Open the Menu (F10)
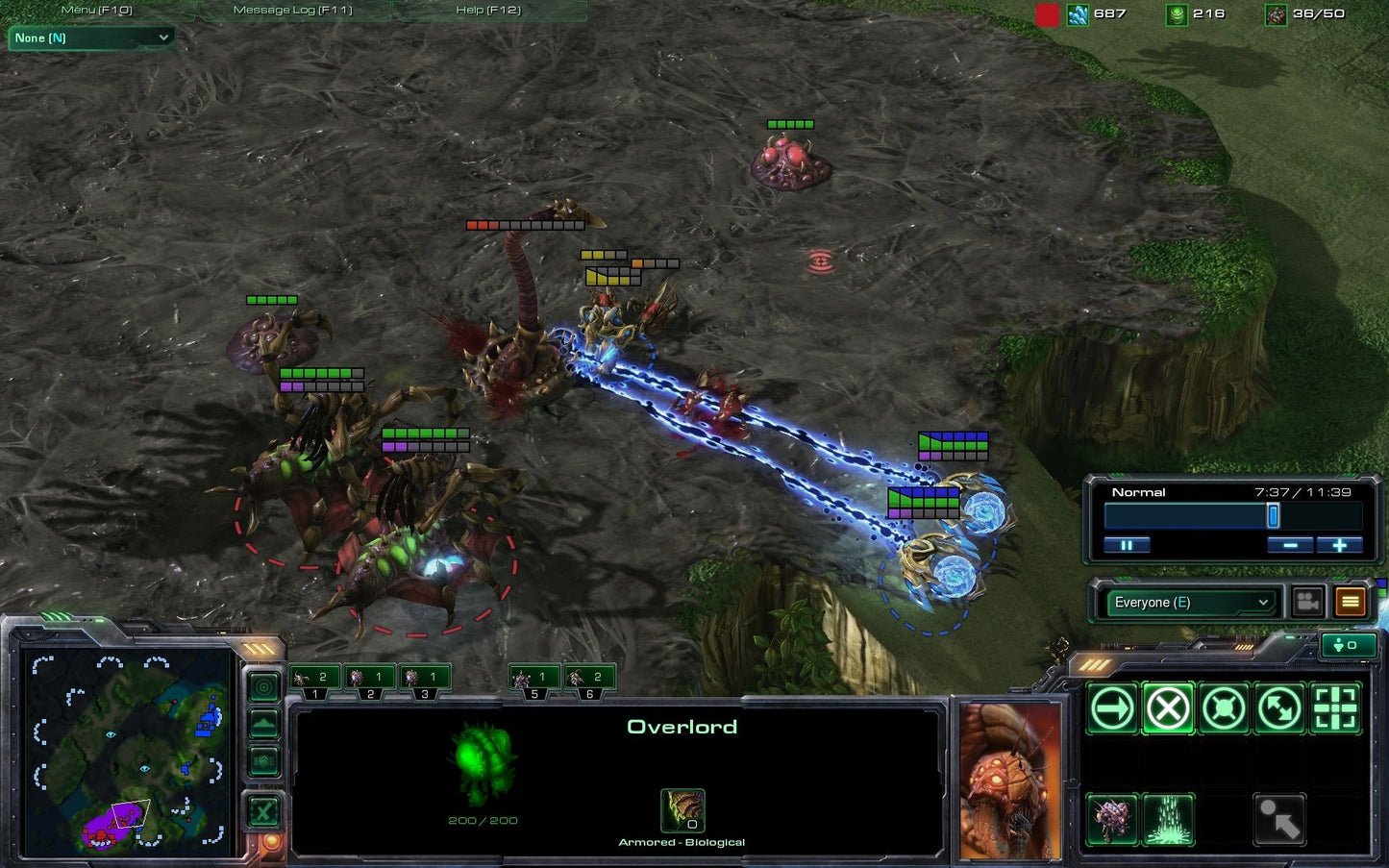This screenshot has height=868, width=1389. pyautogui.click(x=96, y=10)
